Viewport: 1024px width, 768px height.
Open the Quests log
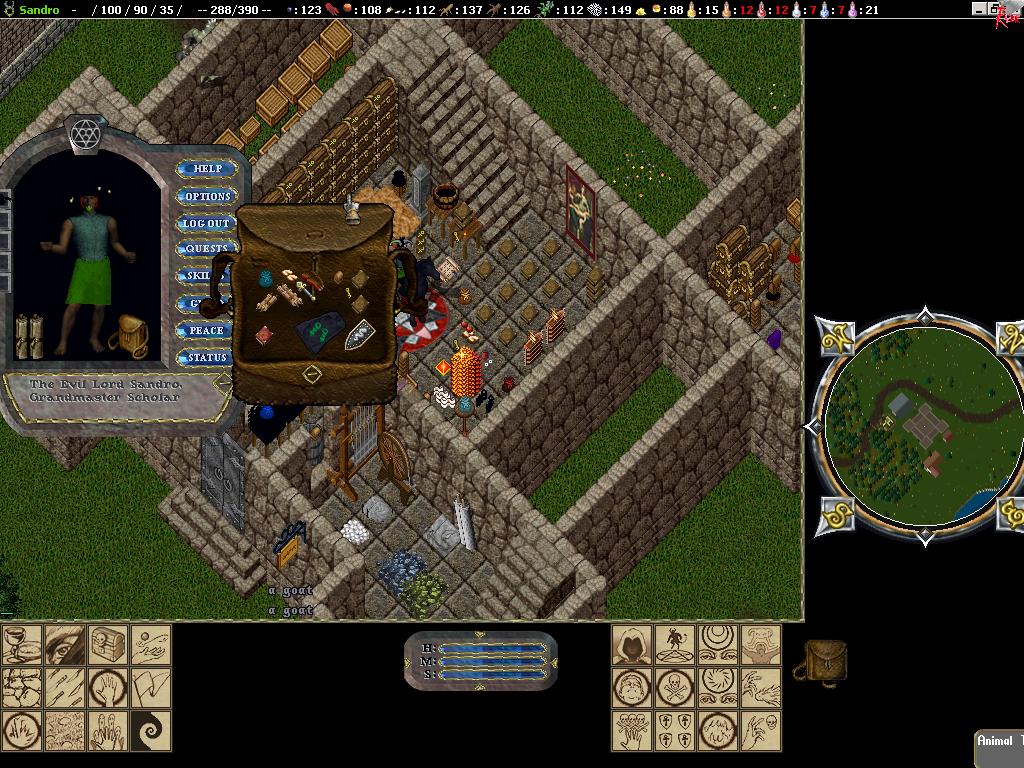206,249
